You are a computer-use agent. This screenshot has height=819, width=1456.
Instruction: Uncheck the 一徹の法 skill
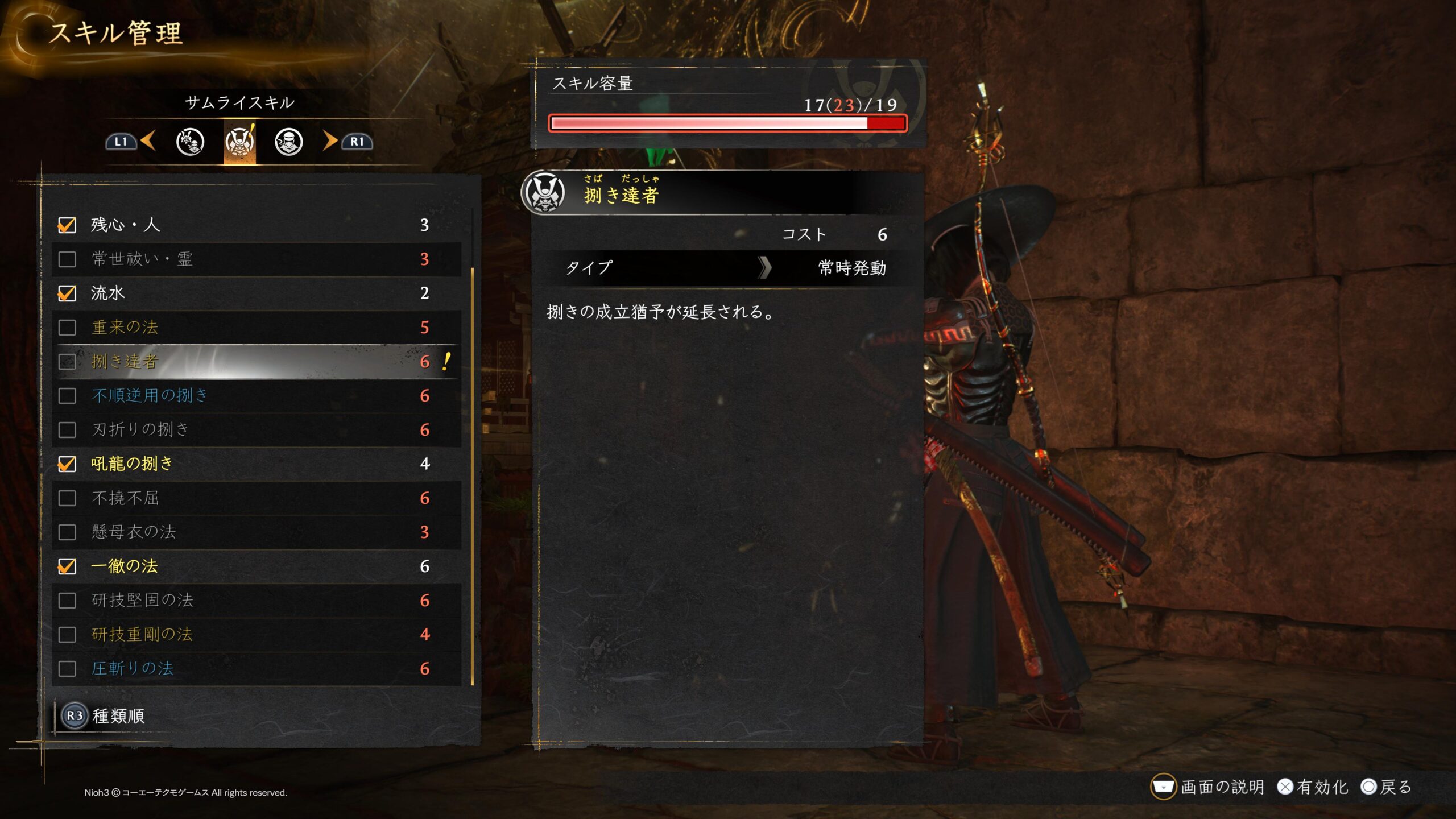(67, 566)
